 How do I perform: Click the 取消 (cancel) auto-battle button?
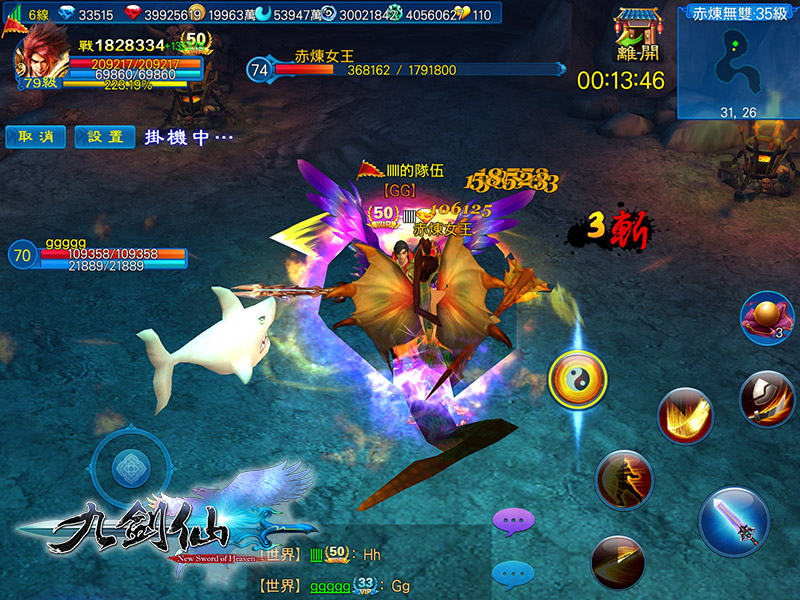36,137
